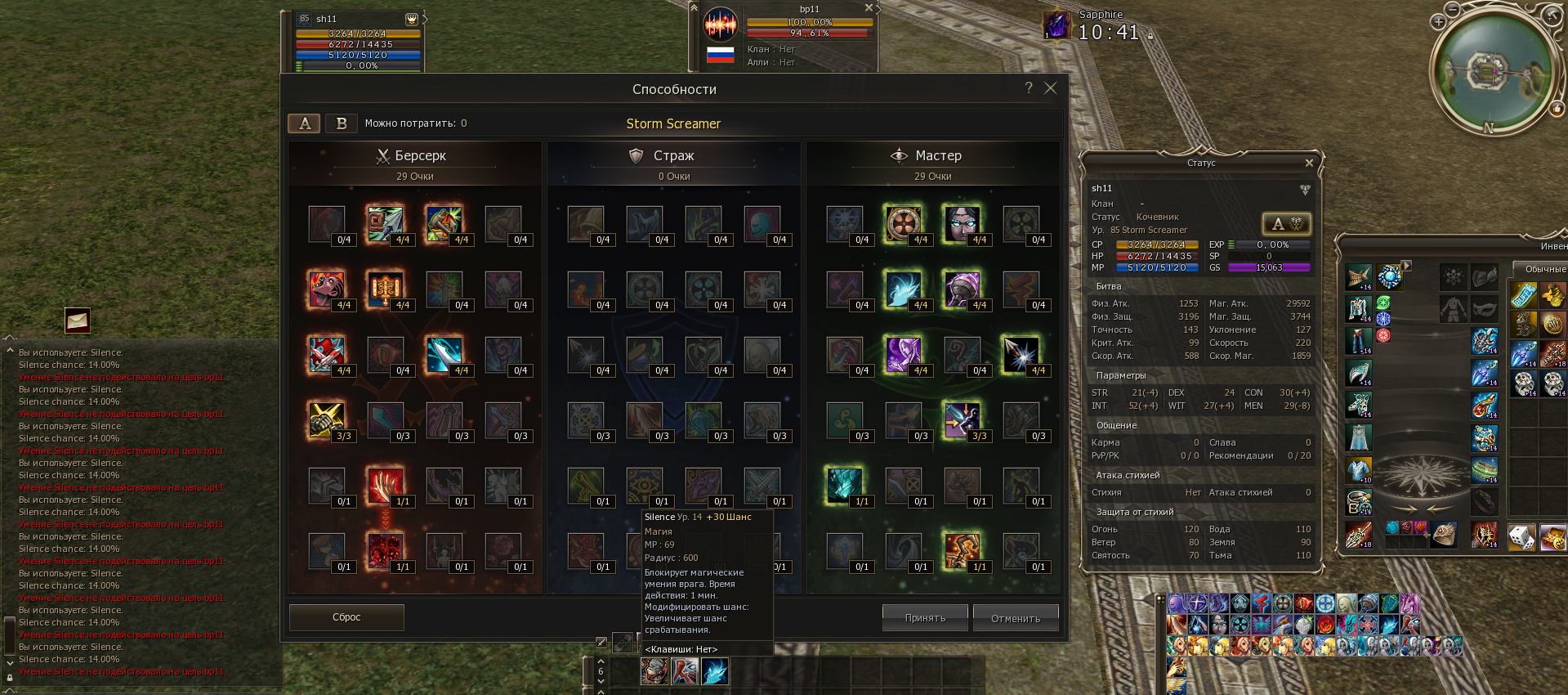Select the red skulls Berserker ability

point(383,550)
